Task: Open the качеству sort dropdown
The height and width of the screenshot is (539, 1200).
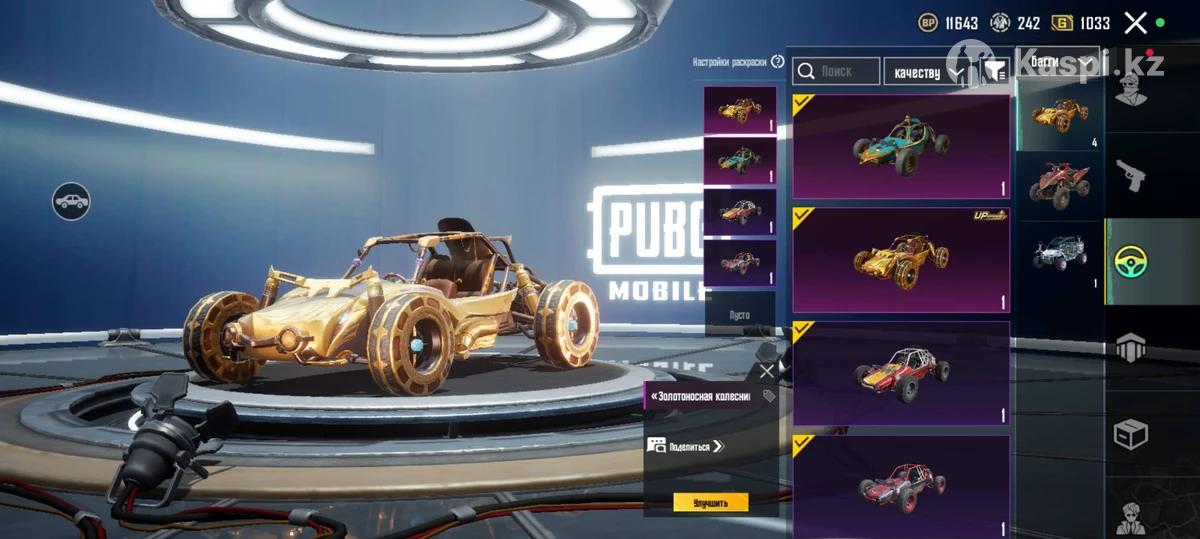Action: tap(928, 72)
